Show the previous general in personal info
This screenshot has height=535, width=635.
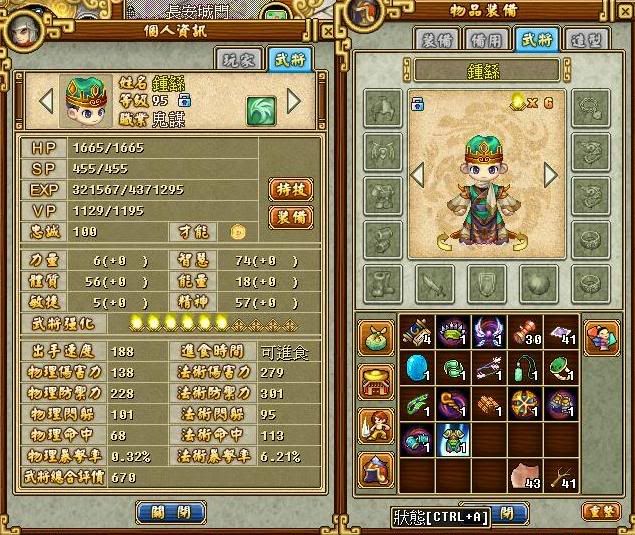(x=46, y=101)
